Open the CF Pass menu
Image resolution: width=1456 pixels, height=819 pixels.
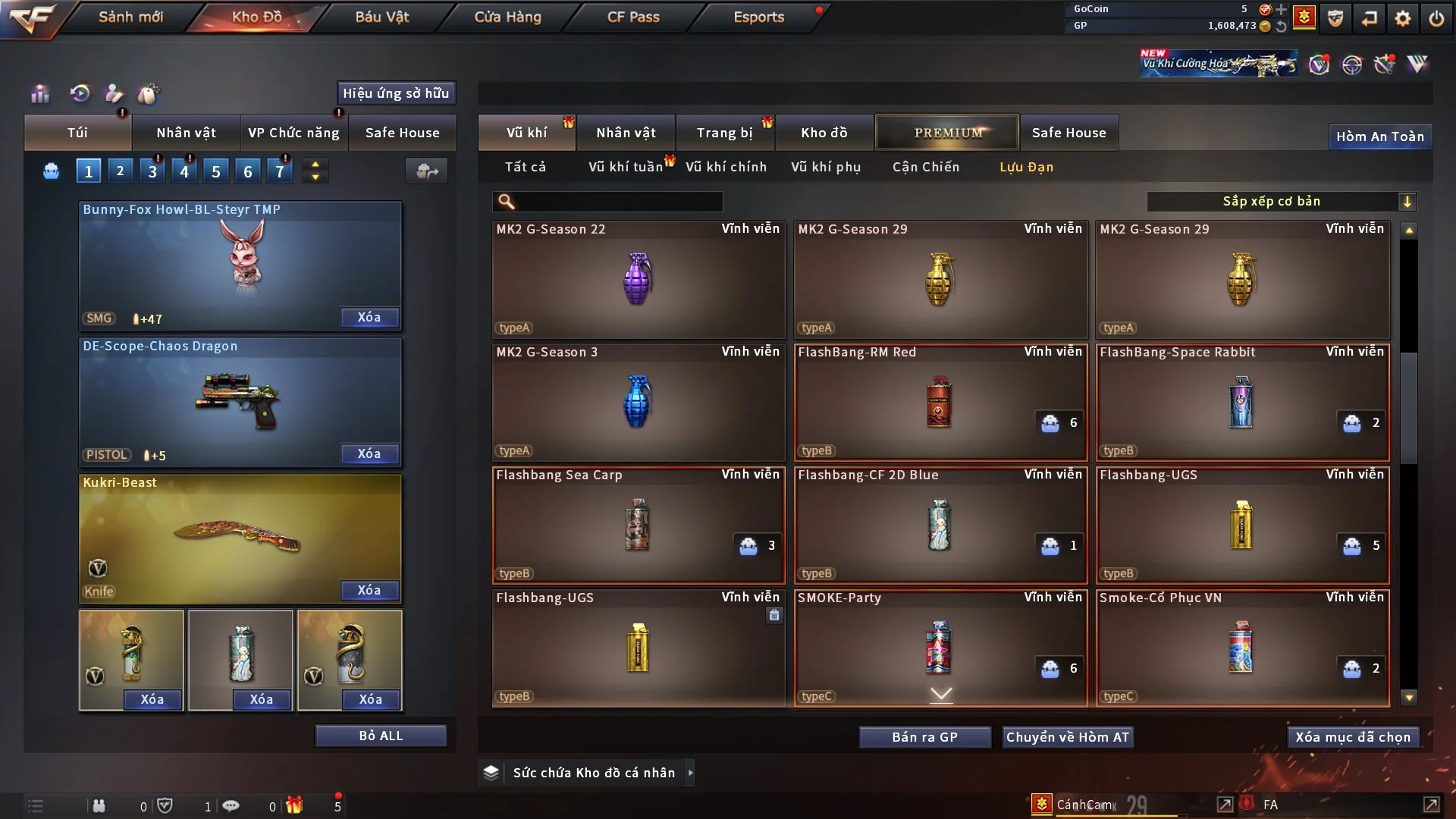click(633, 17)
